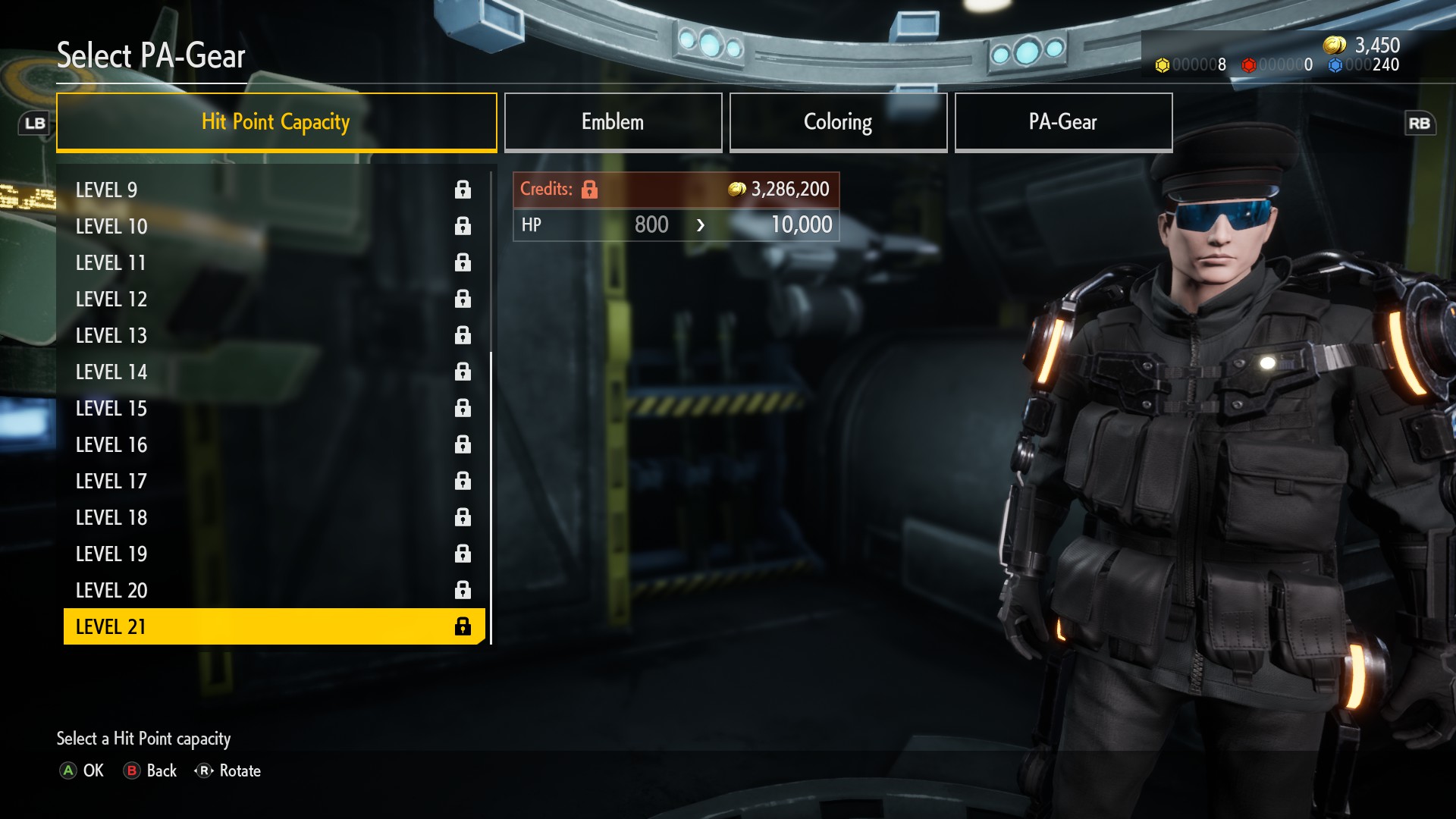
Task: Pick the LEVEL 18 entry
Action: coord(273,517)
